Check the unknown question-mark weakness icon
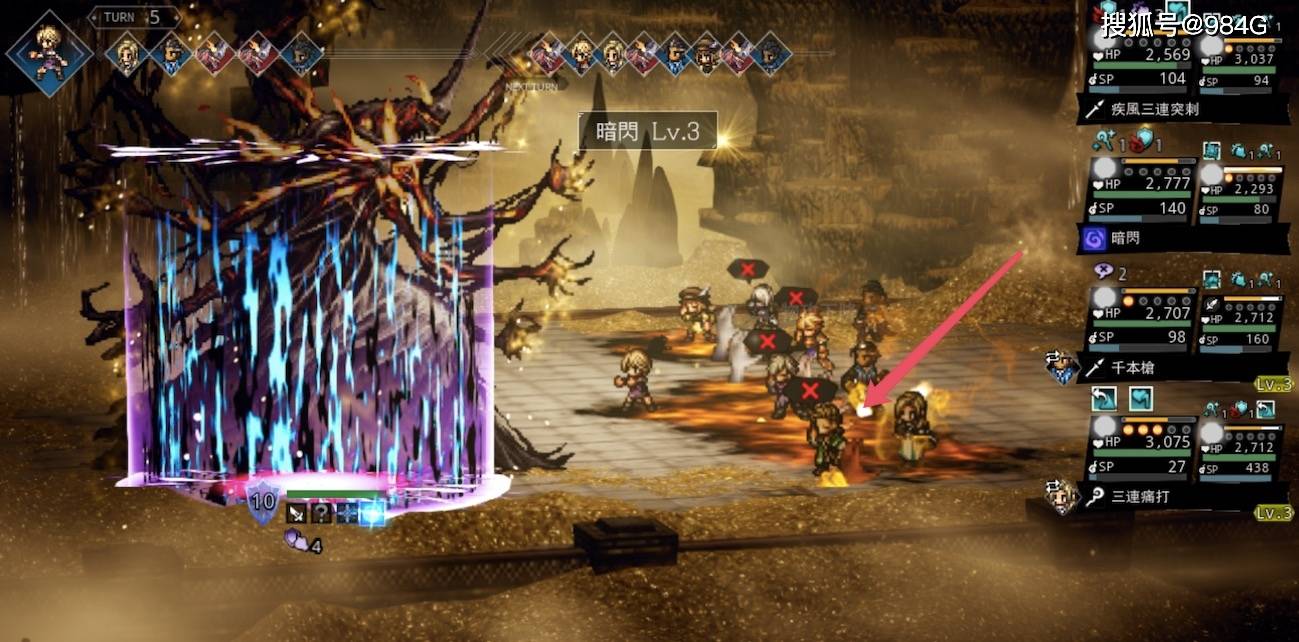1299x642 pixels. pyautogui.click(x=322, y=513)
